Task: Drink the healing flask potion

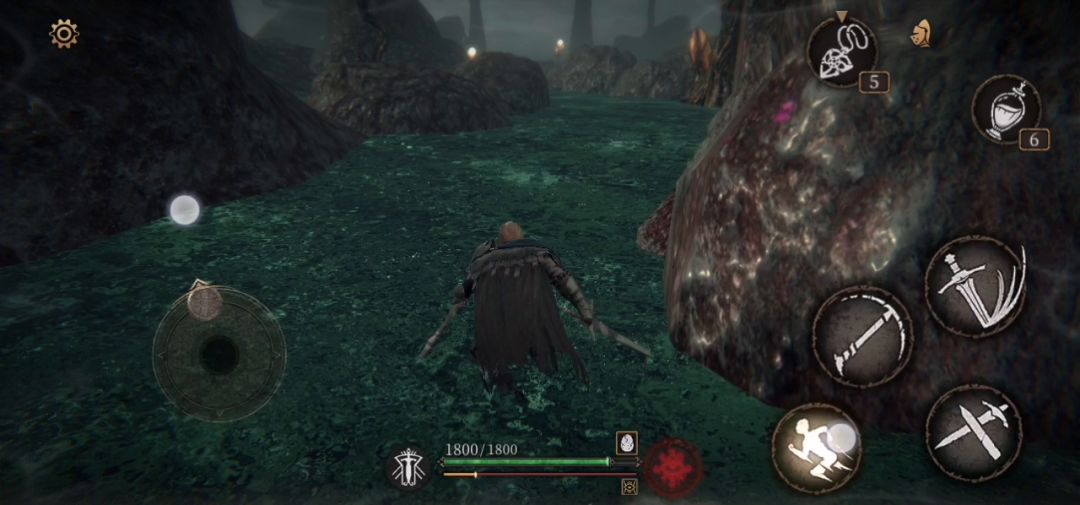Action: click(1006, 109)
